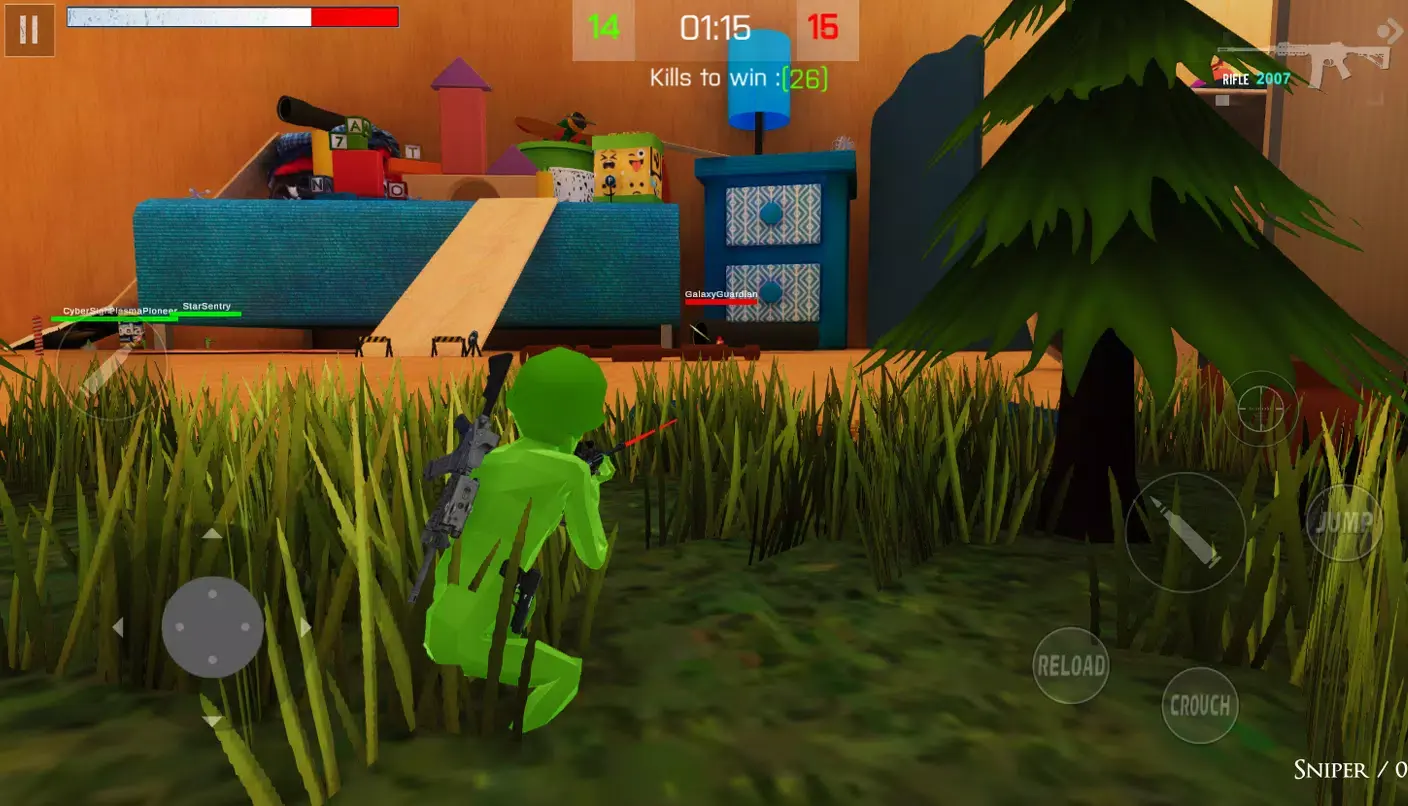Click the StarSentry player nameplate
Image resolution: width=1408 pixels, height=806 pixels.
207,306
